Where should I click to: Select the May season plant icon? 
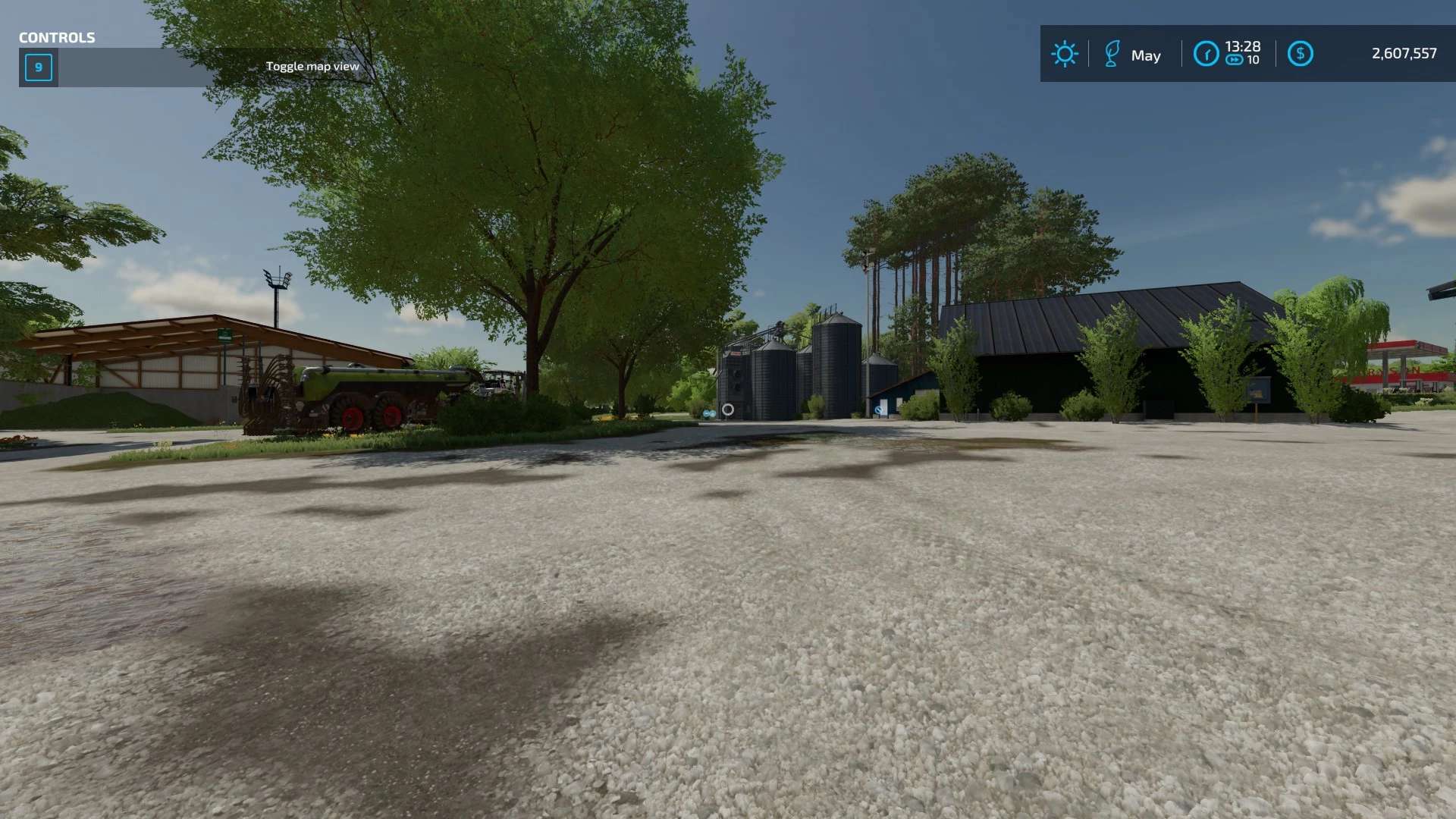[1112, 54]
